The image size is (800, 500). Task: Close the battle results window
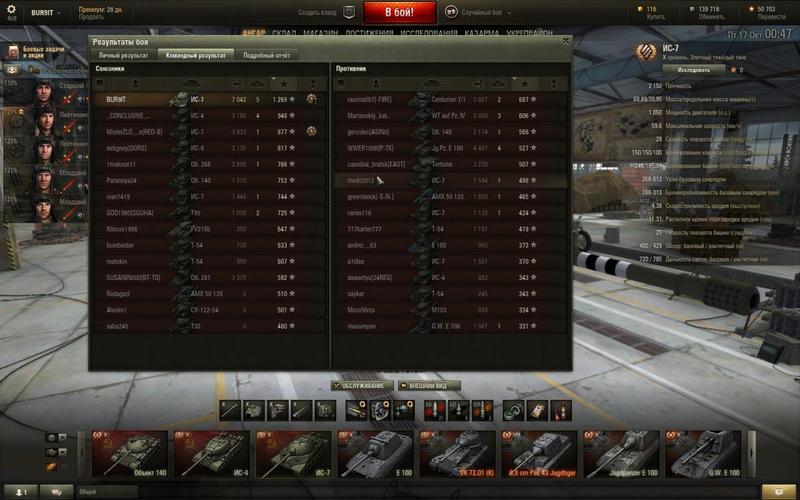(565, 41)
